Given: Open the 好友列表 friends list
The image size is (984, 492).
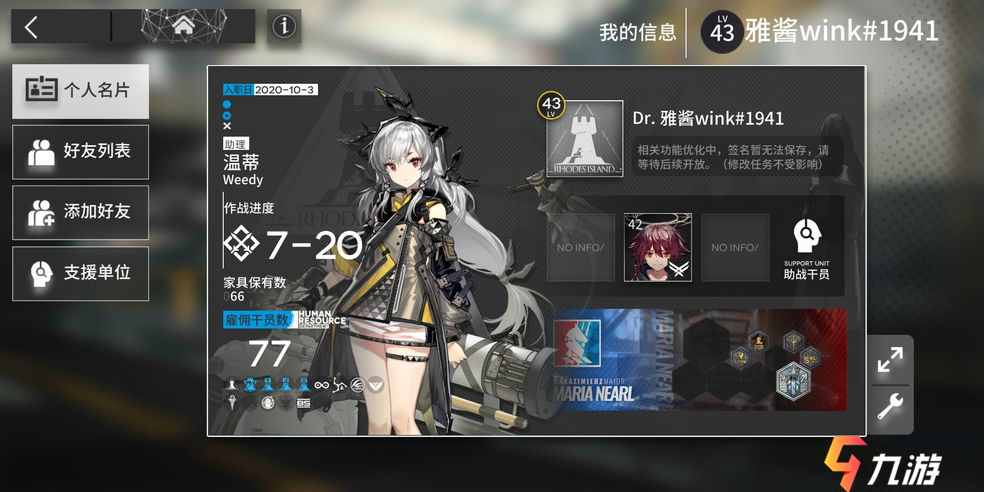Looking at the screenshot, I should pyautogui.click(x=81, y=152).
